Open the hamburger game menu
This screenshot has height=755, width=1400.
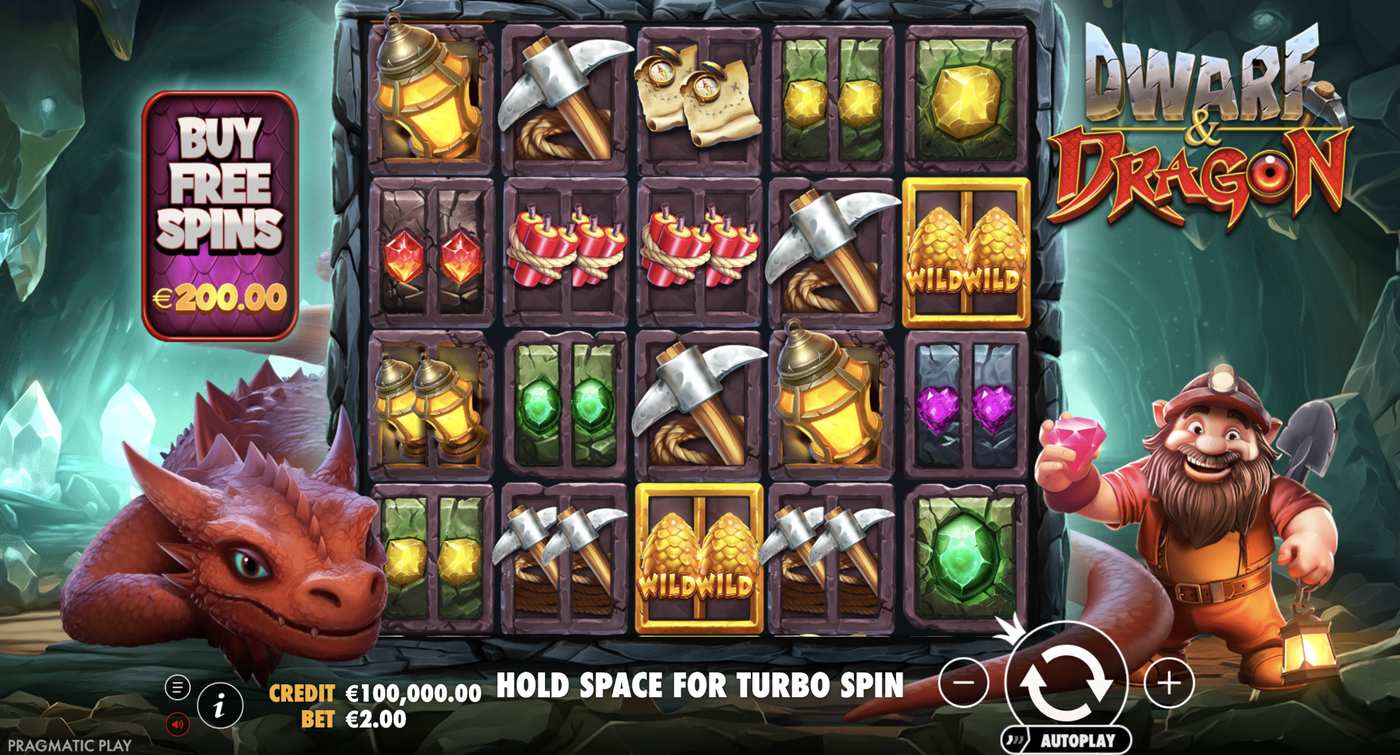(178, 686)
